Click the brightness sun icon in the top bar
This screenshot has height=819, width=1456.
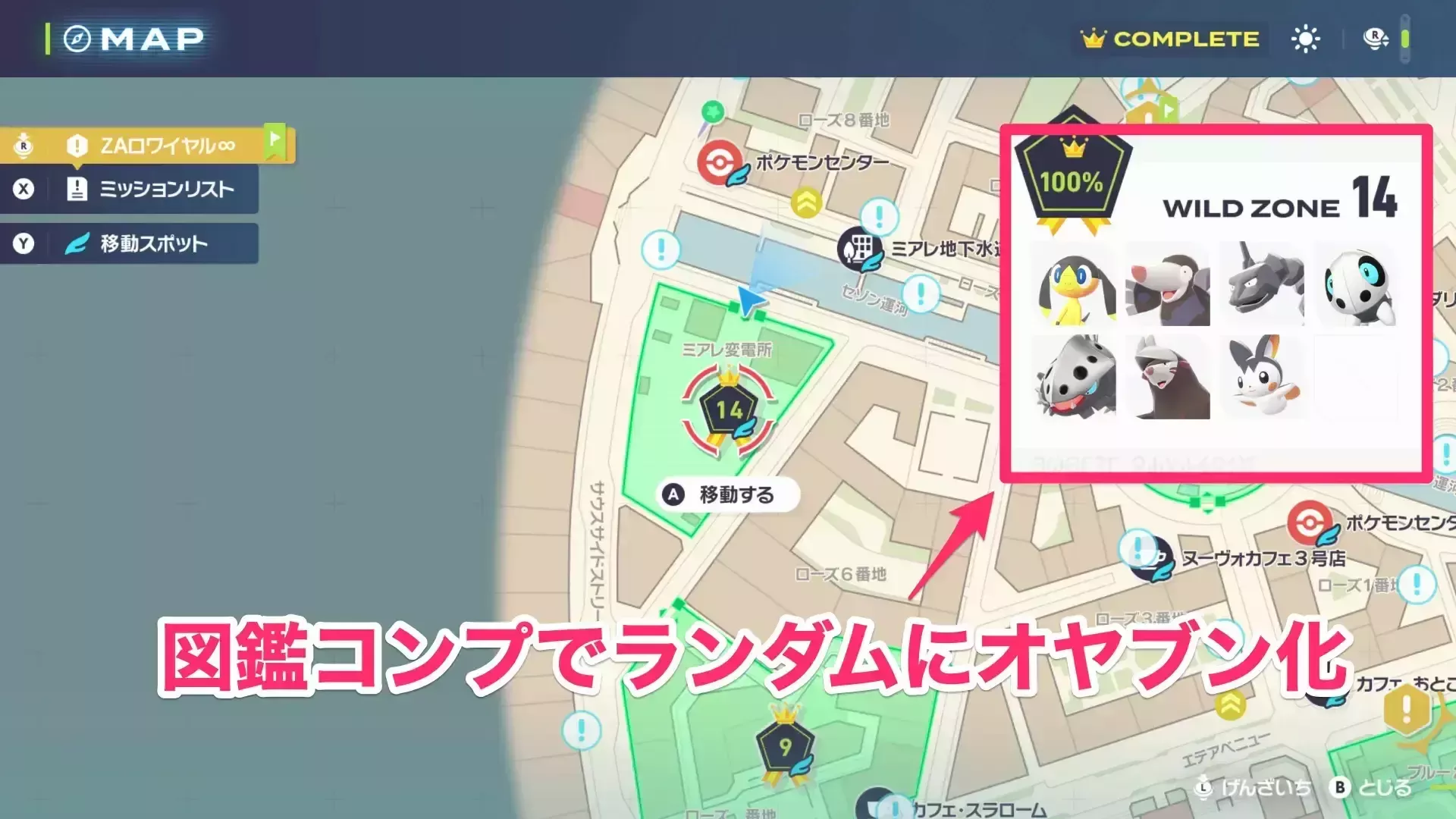pos(1305,39)
